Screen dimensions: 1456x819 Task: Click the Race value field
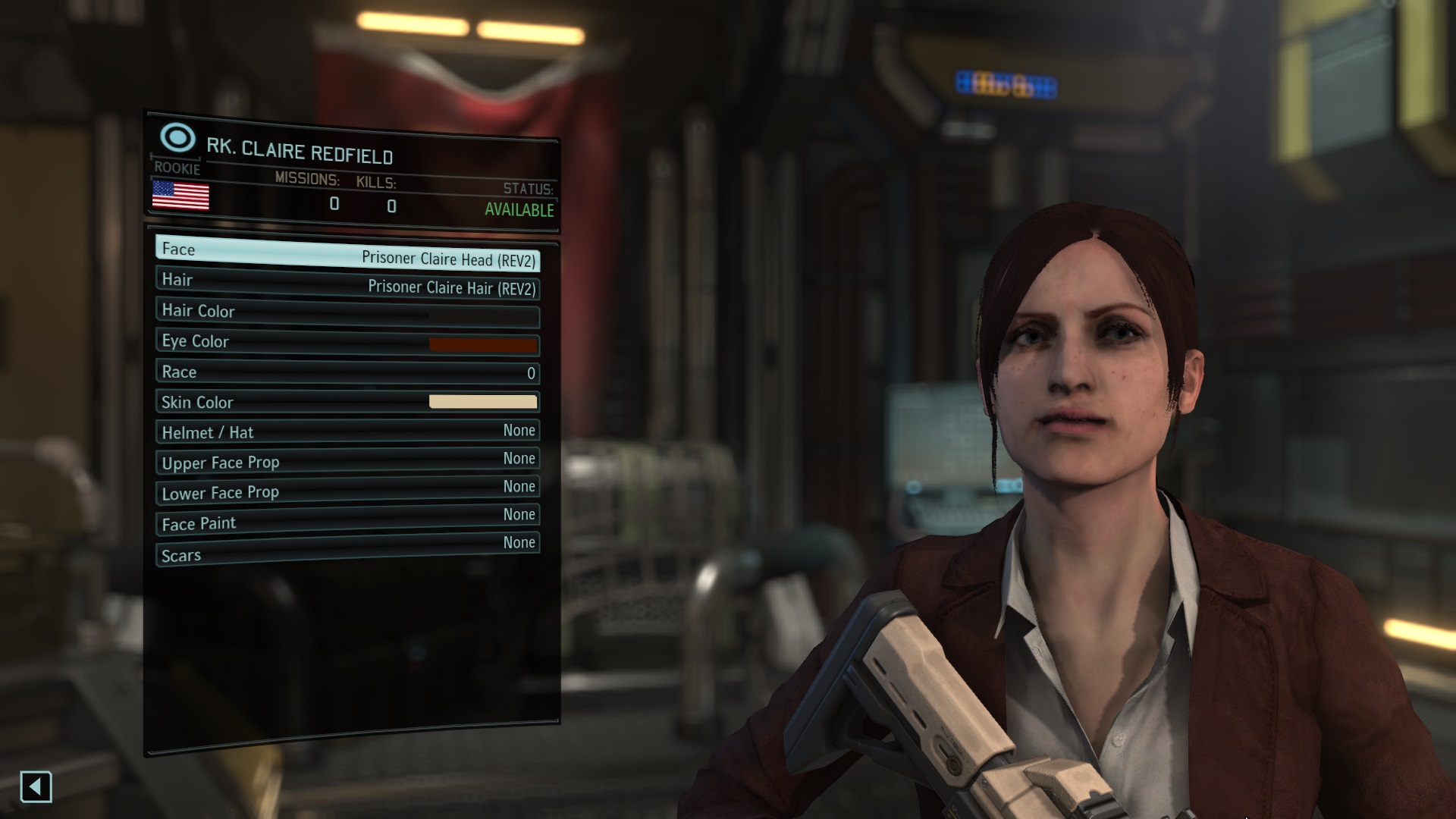point(530,373)
